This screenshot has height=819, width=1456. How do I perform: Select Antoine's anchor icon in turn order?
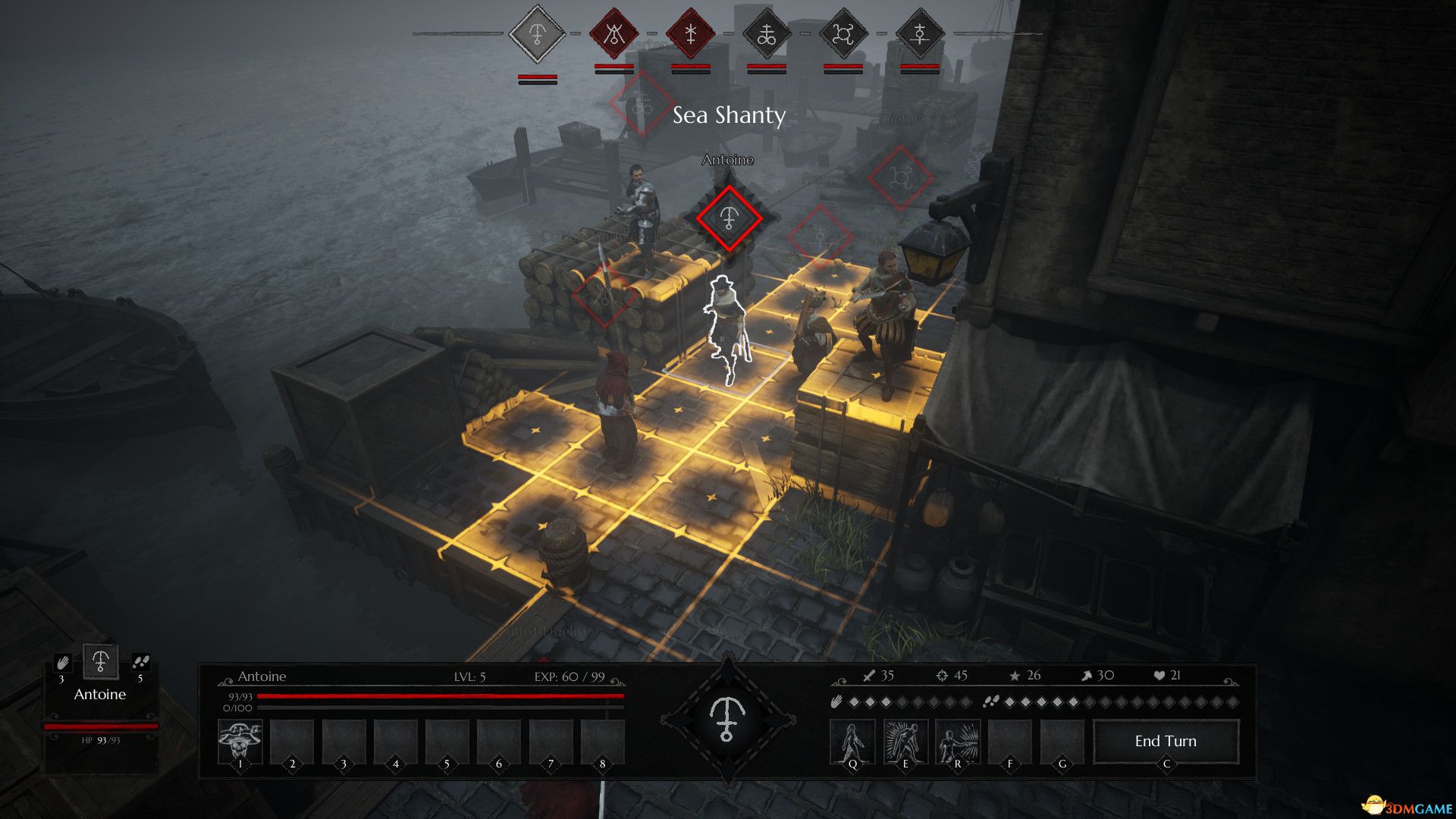point(537,34)
